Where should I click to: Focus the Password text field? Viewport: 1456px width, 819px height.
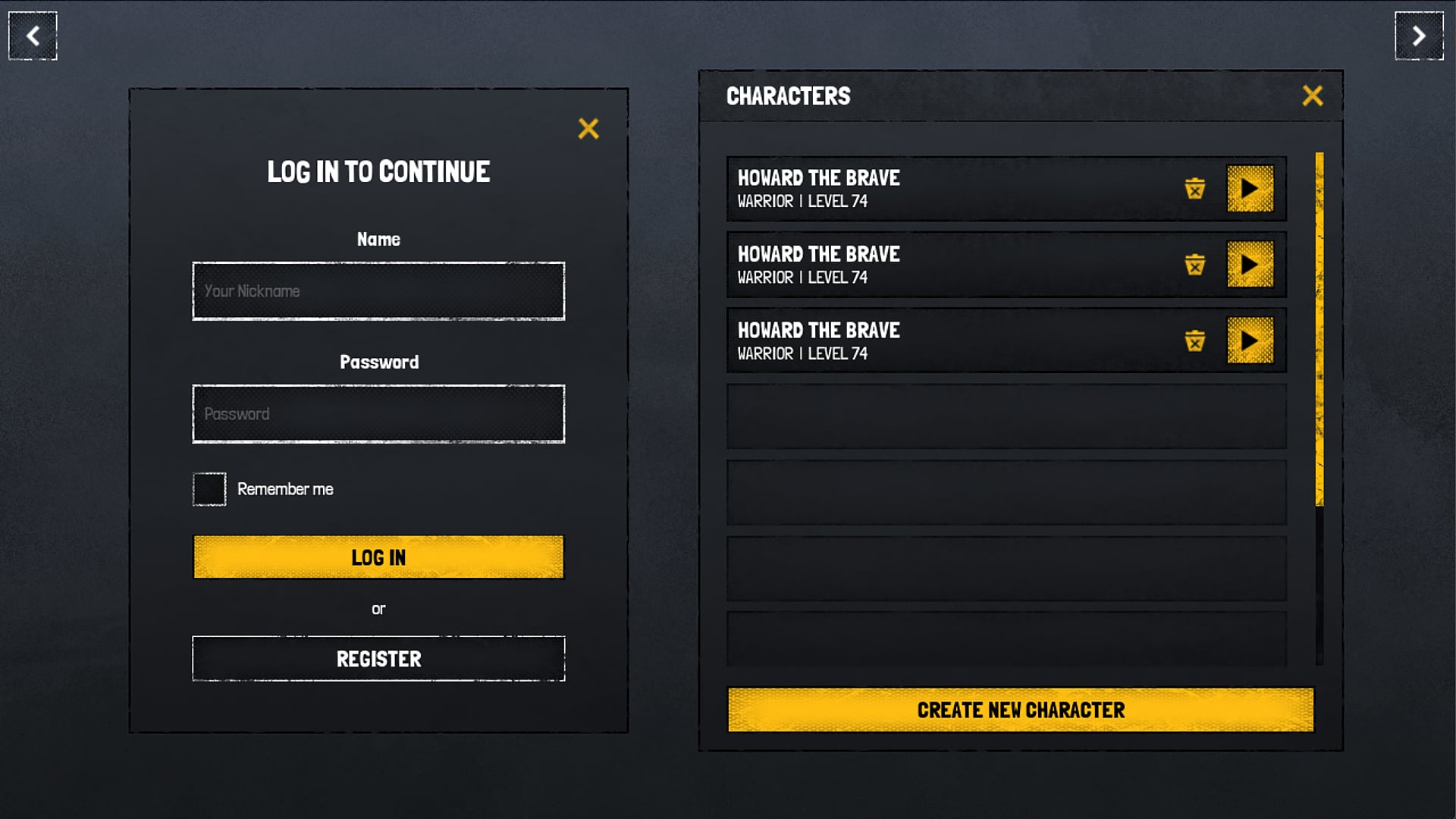(378, 413)
